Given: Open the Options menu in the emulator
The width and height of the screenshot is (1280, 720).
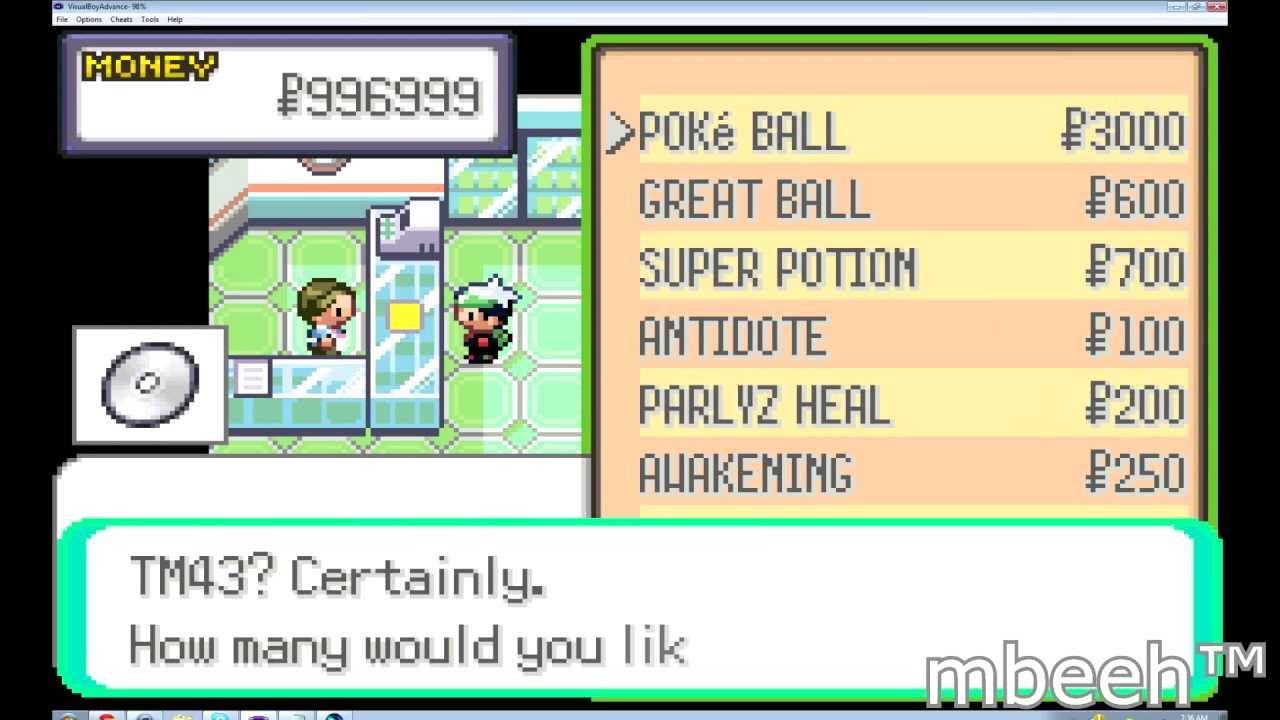Looking at the screenshot, I should point(89,19).
